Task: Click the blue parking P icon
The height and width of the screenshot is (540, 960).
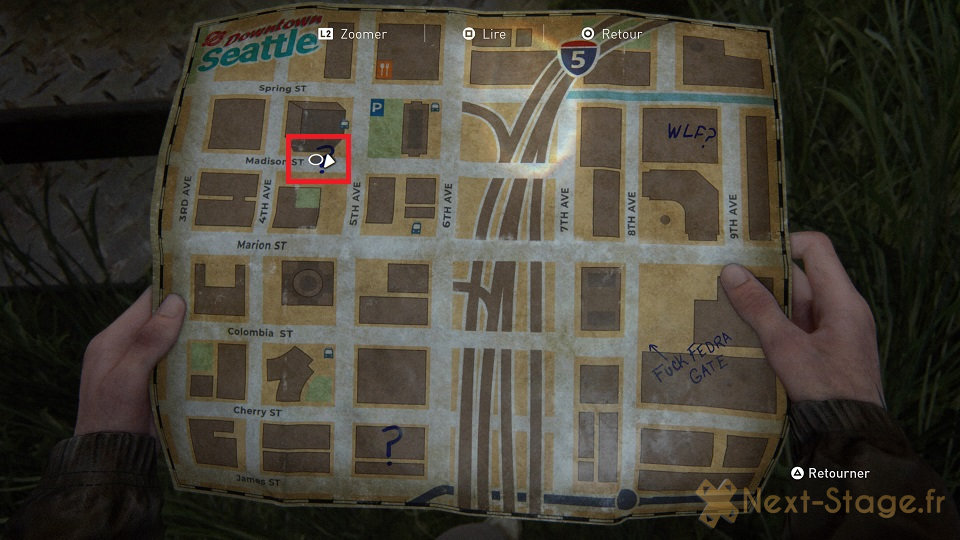Action: point(377,107)
